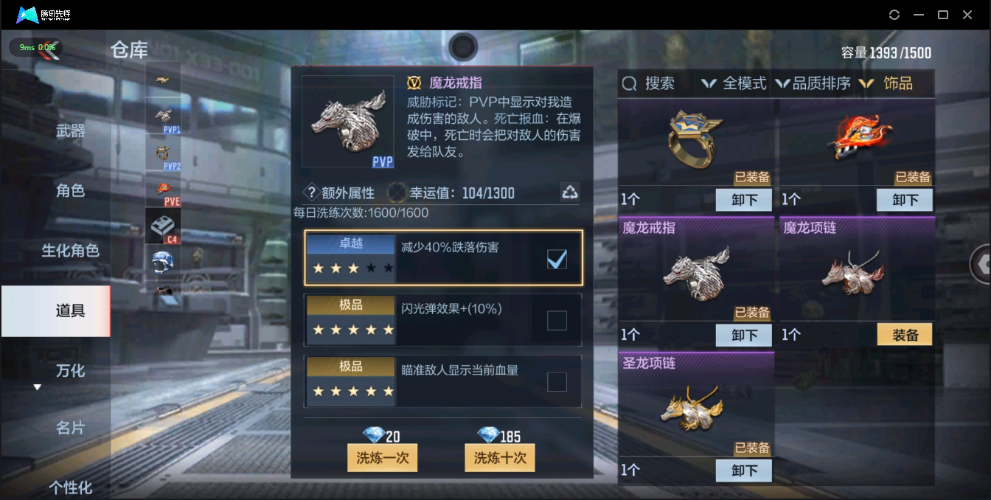Click the 洗炼一次 button

382,457
